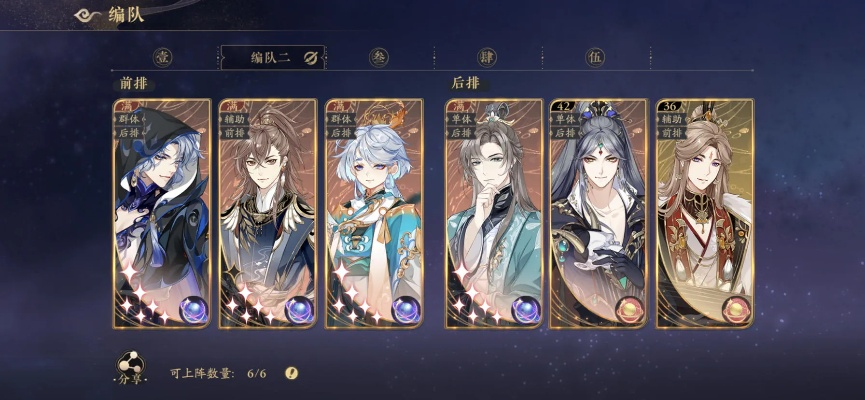This screenshot has height=400, width=865.
Task: Open team tab 肆
Action: [487, 57]
